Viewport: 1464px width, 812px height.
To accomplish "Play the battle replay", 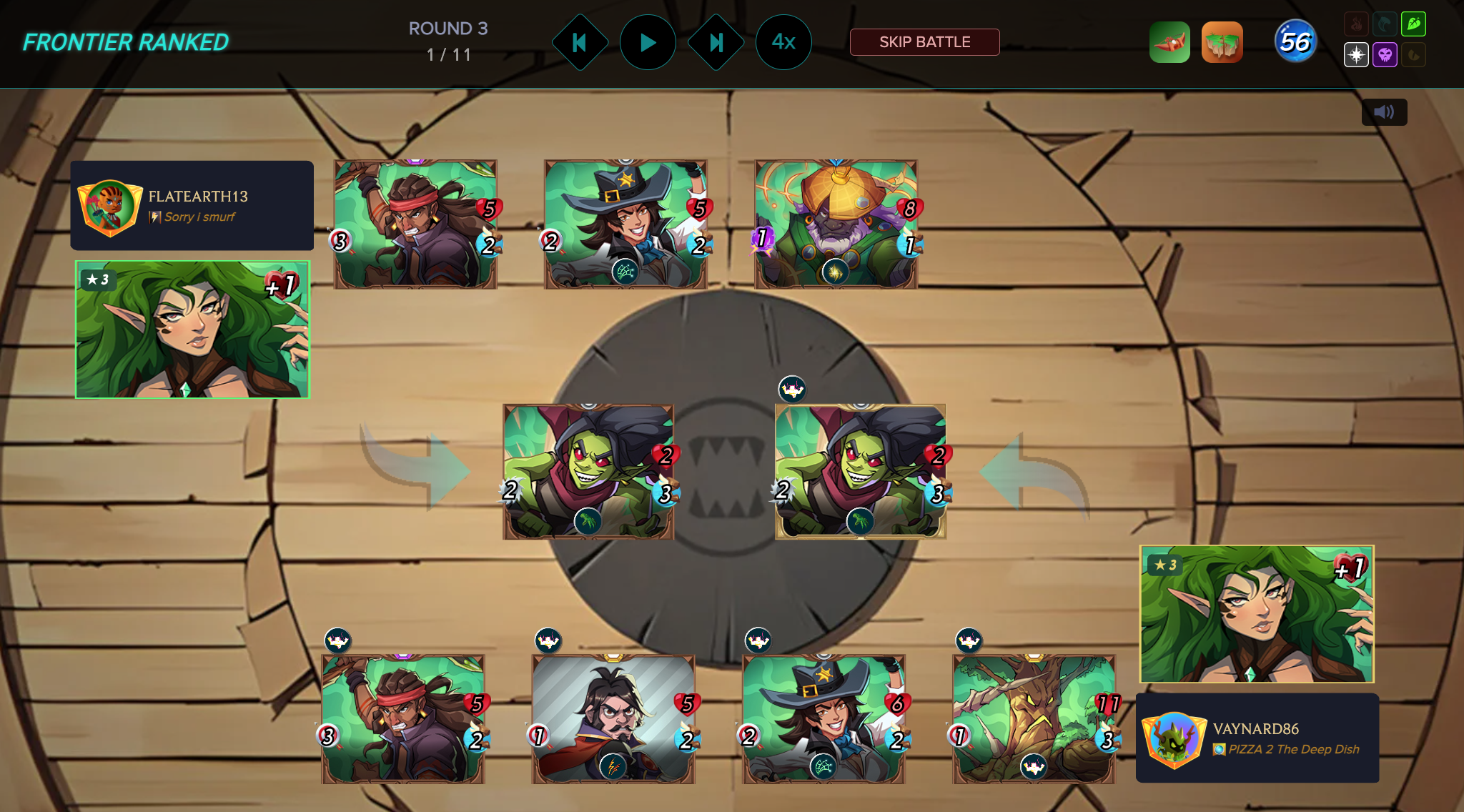I will coord(648,43).
